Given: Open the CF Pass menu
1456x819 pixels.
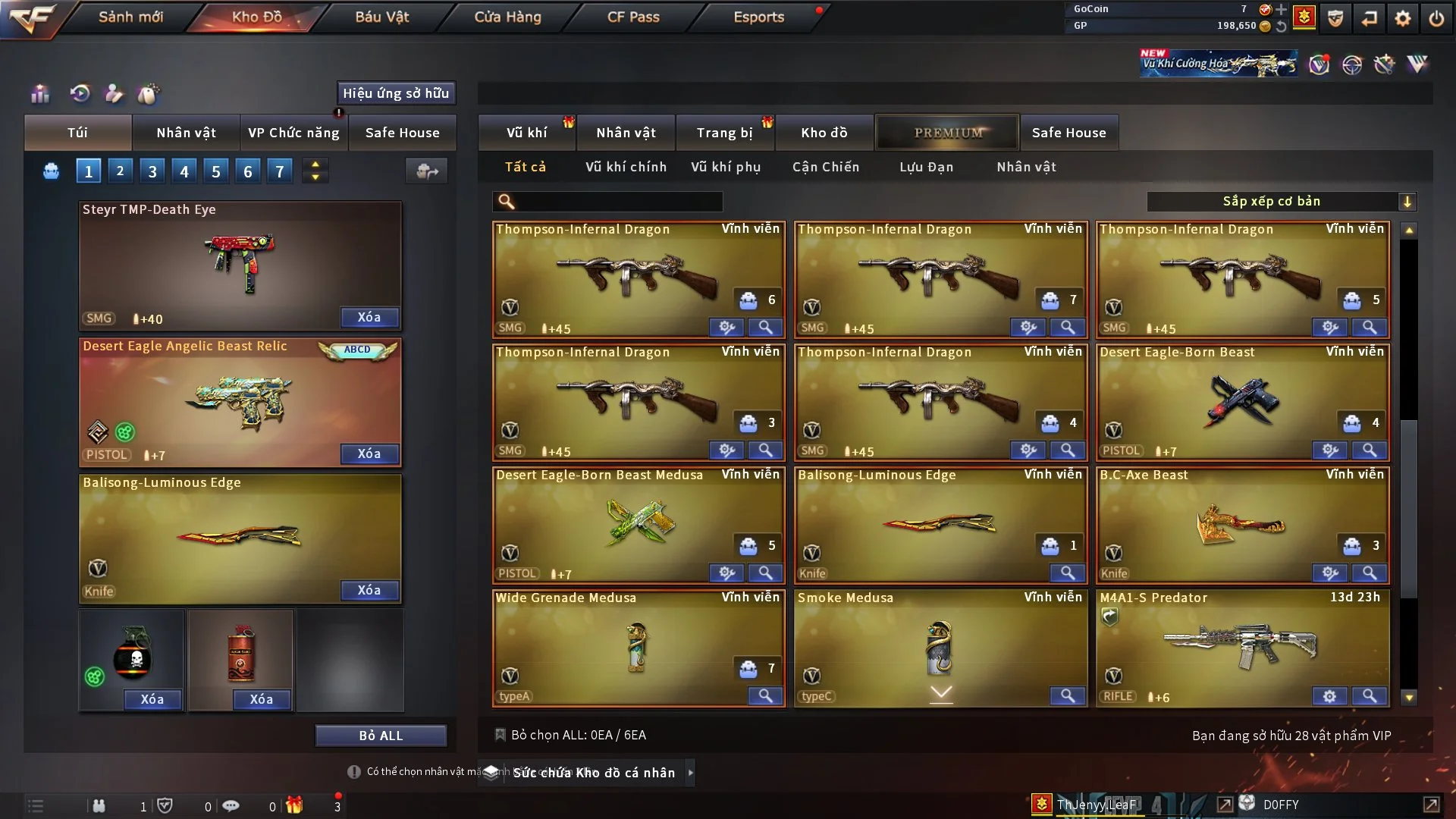Looking at the screenshot, I should (633, 17).
